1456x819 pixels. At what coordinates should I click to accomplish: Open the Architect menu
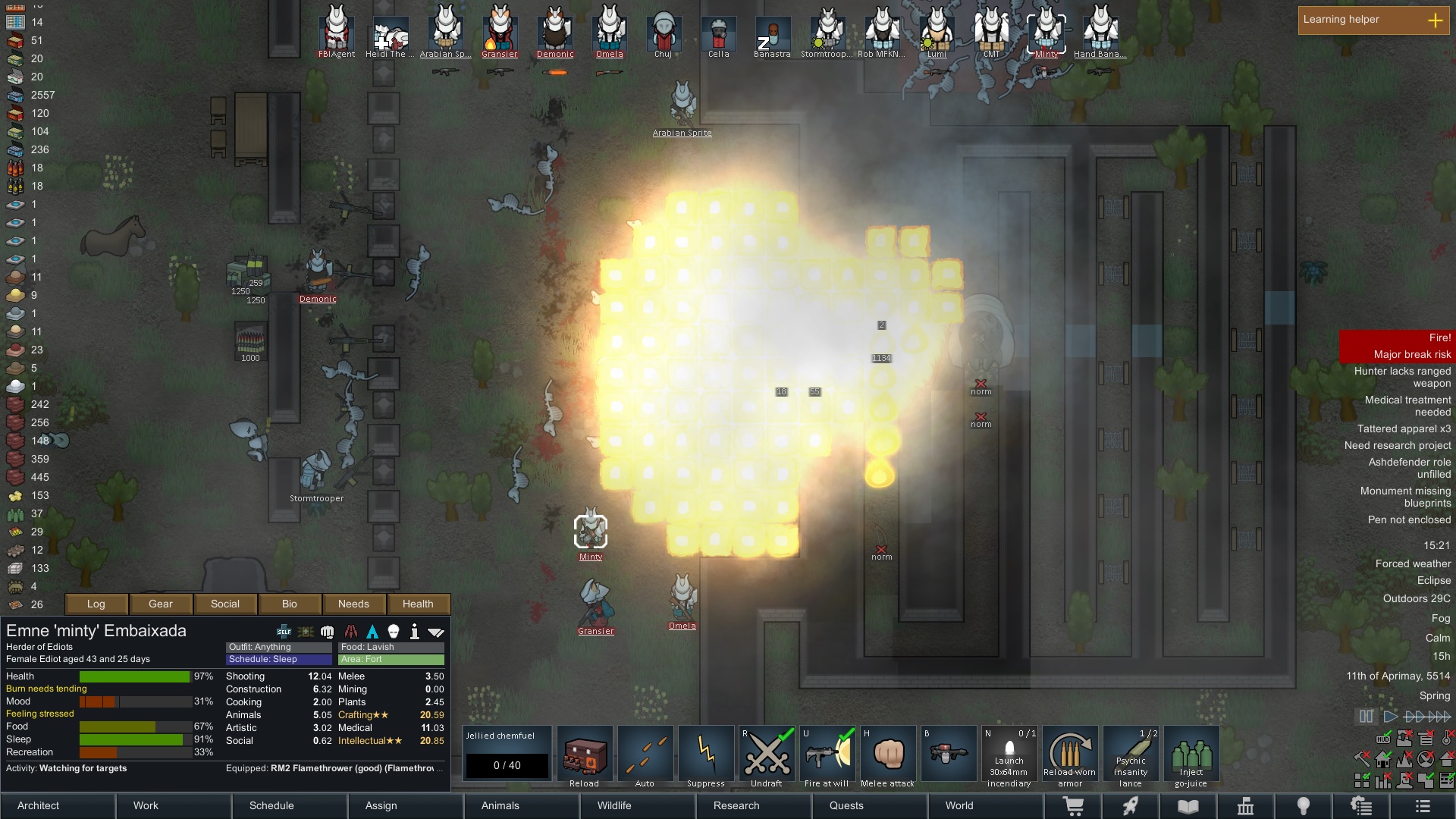point(36,805)
